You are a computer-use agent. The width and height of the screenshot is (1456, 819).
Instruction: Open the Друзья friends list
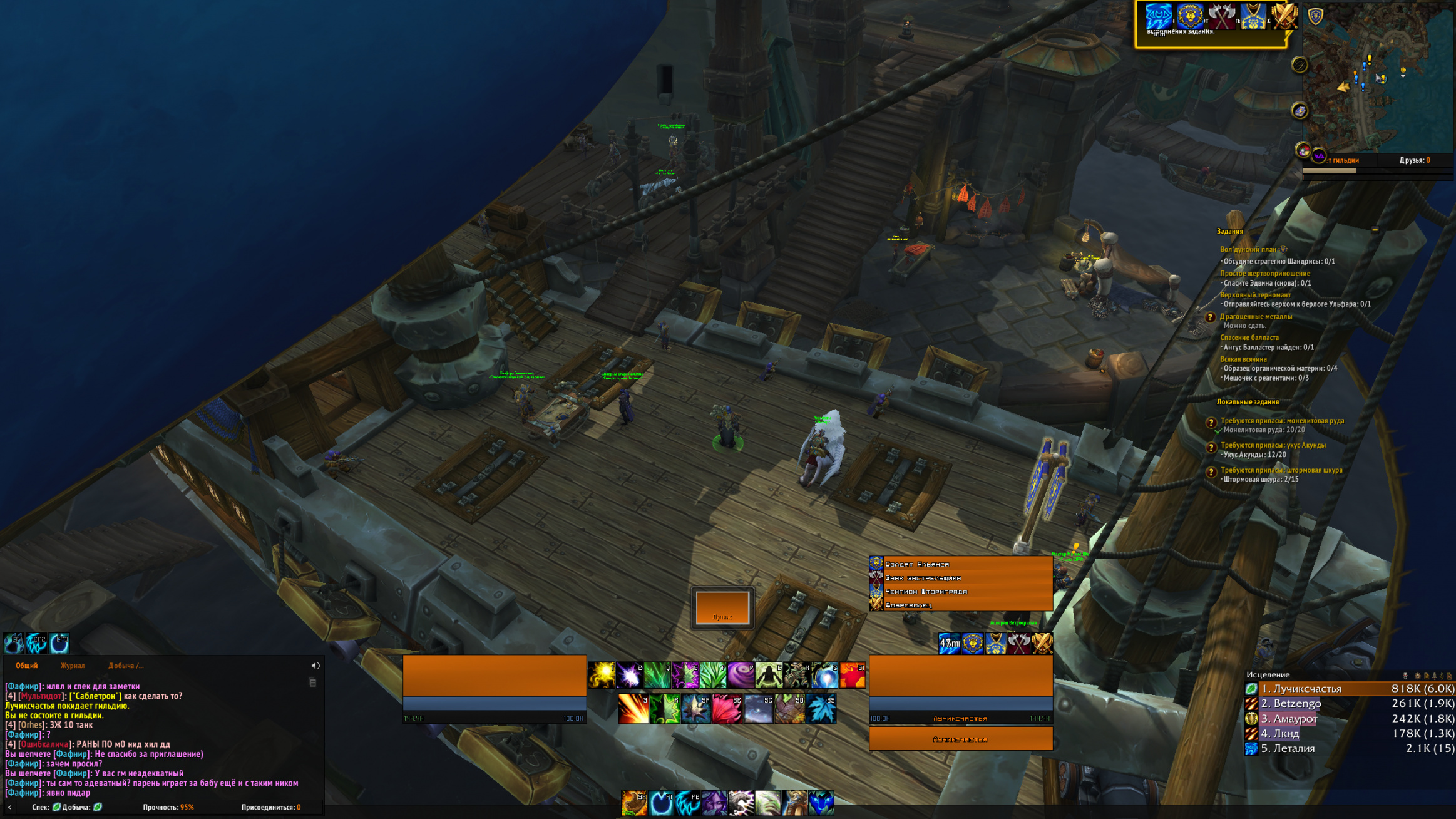click(1414, 160)
